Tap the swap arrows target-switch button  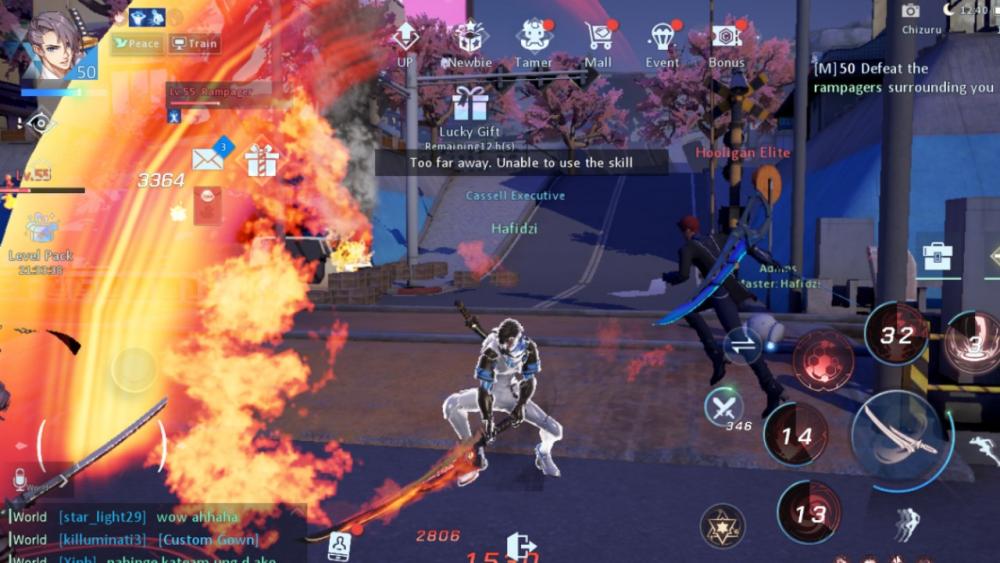click(743, 345)
